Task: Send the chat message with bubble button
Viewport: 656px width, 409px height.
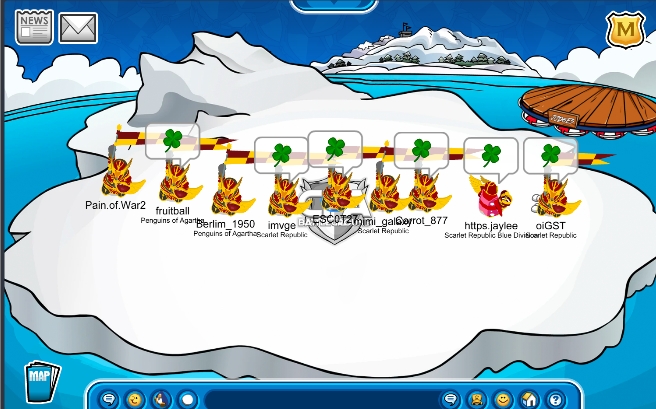Action: pyautogui.click(x=449, y=399)
